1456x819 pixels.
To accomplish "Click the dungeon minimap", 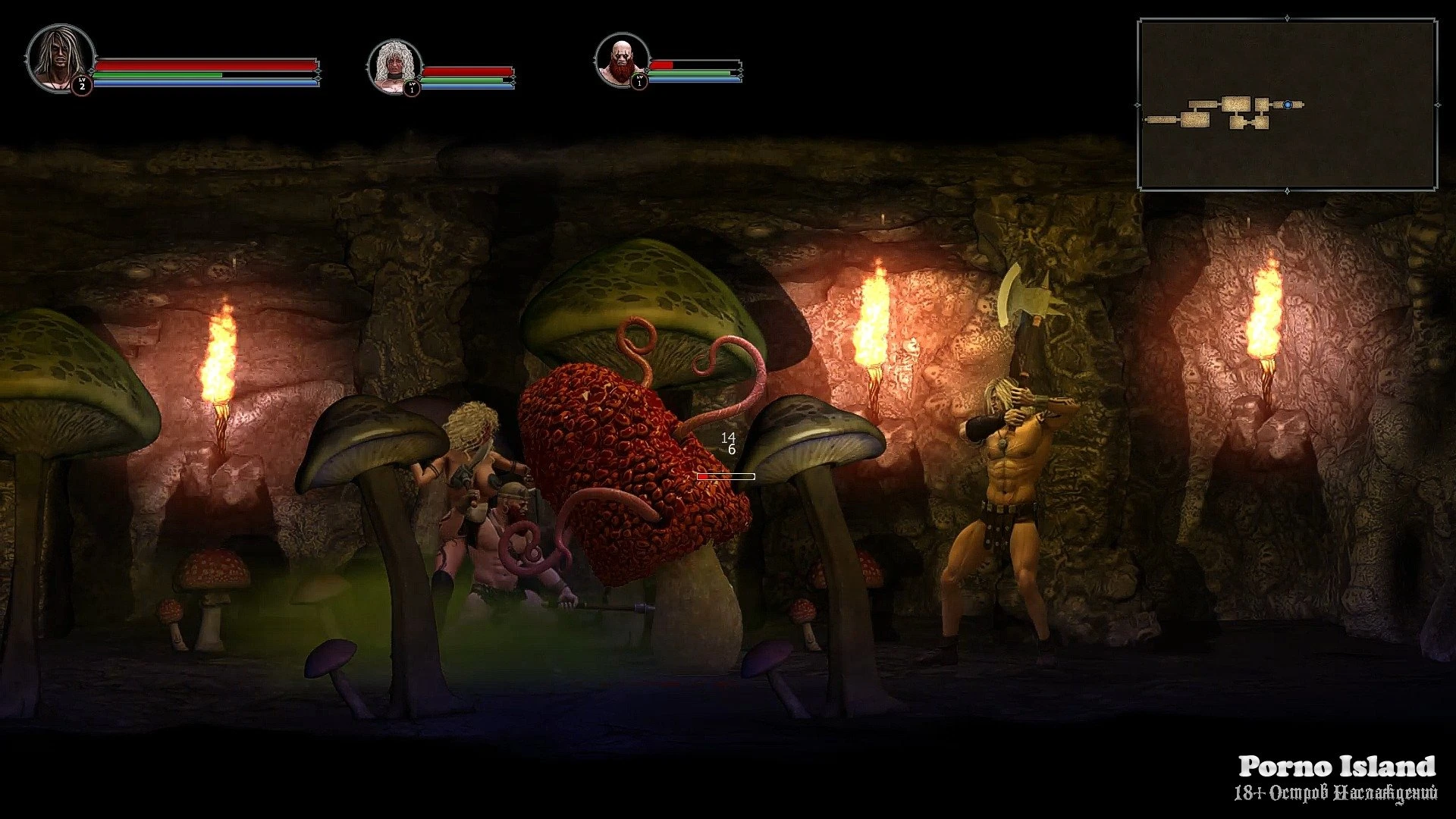I will 1287,105.
